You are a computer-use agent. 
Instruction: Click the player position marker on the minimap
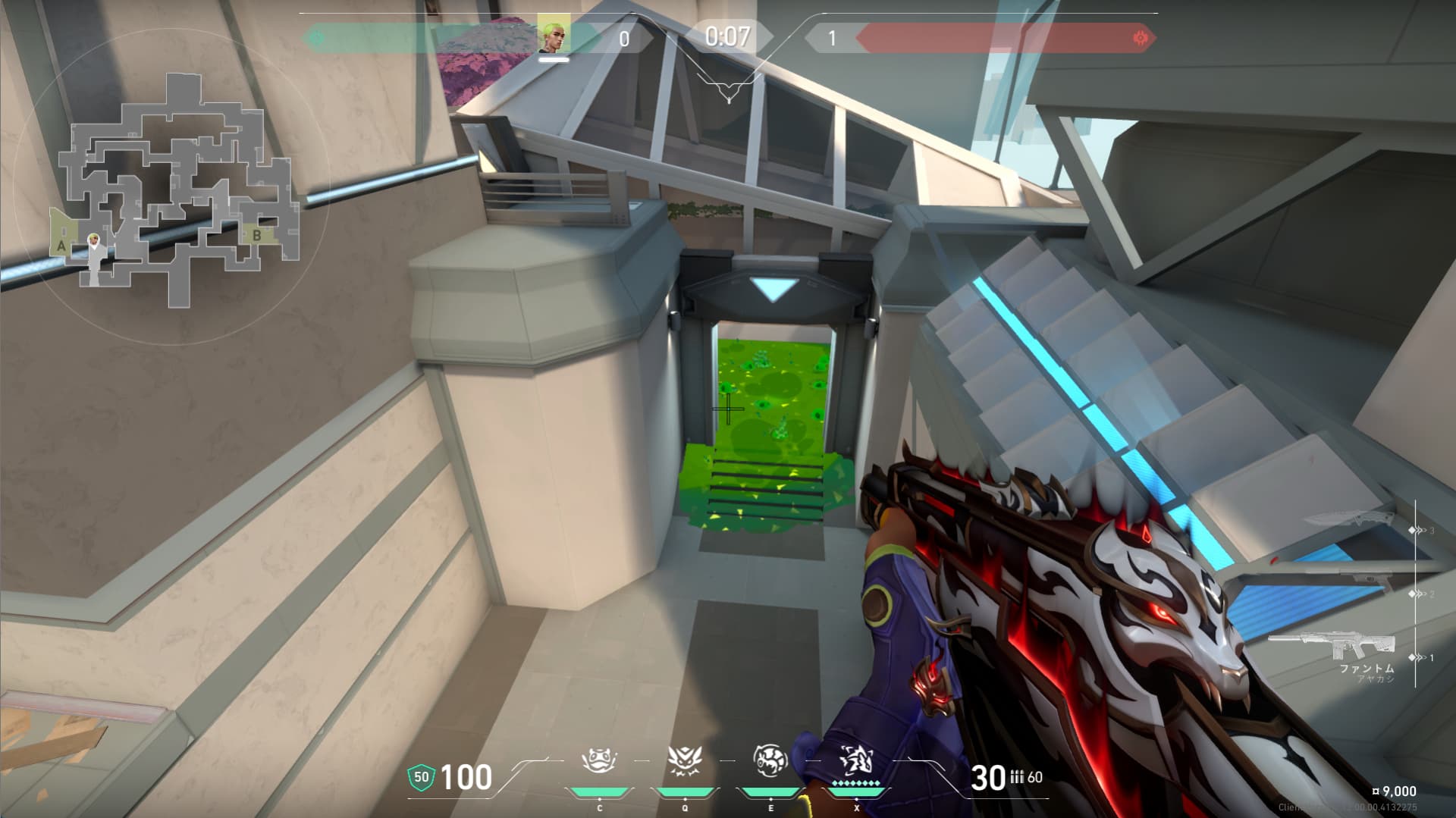(94, 242)
